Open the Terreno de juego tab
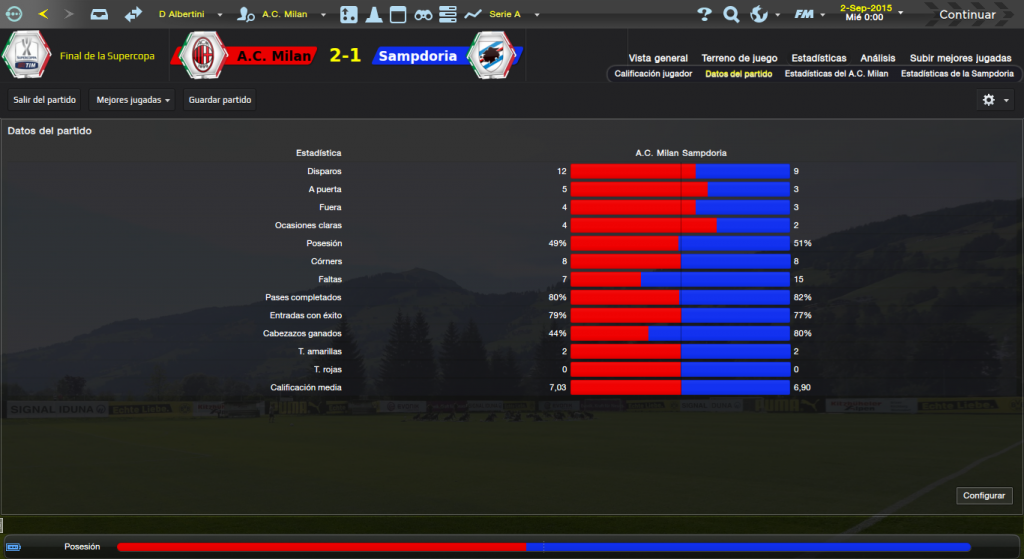 coord(739,58)
